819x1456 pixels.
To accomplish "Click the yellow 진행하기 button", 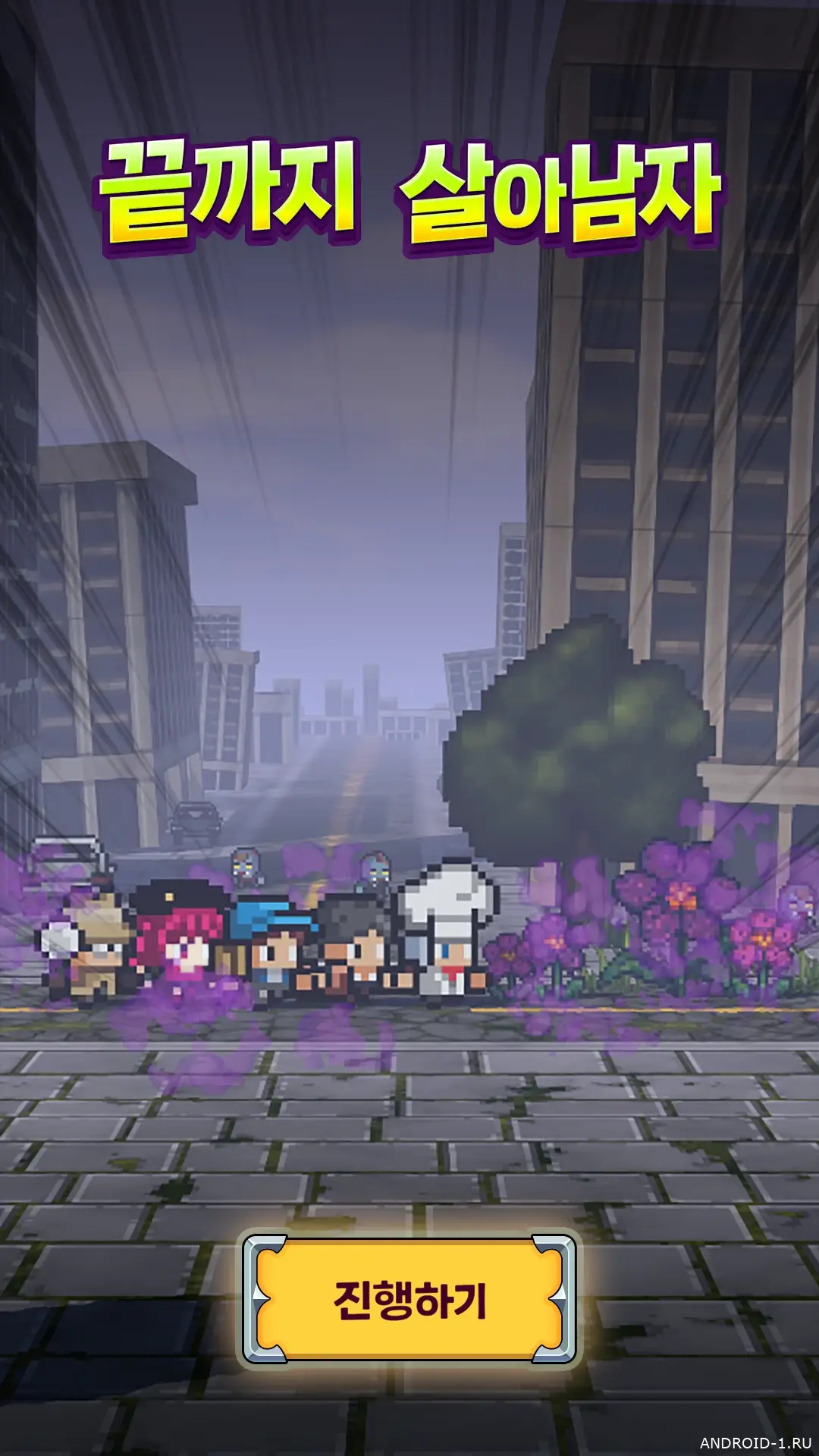I will (x=409, y=1300).
